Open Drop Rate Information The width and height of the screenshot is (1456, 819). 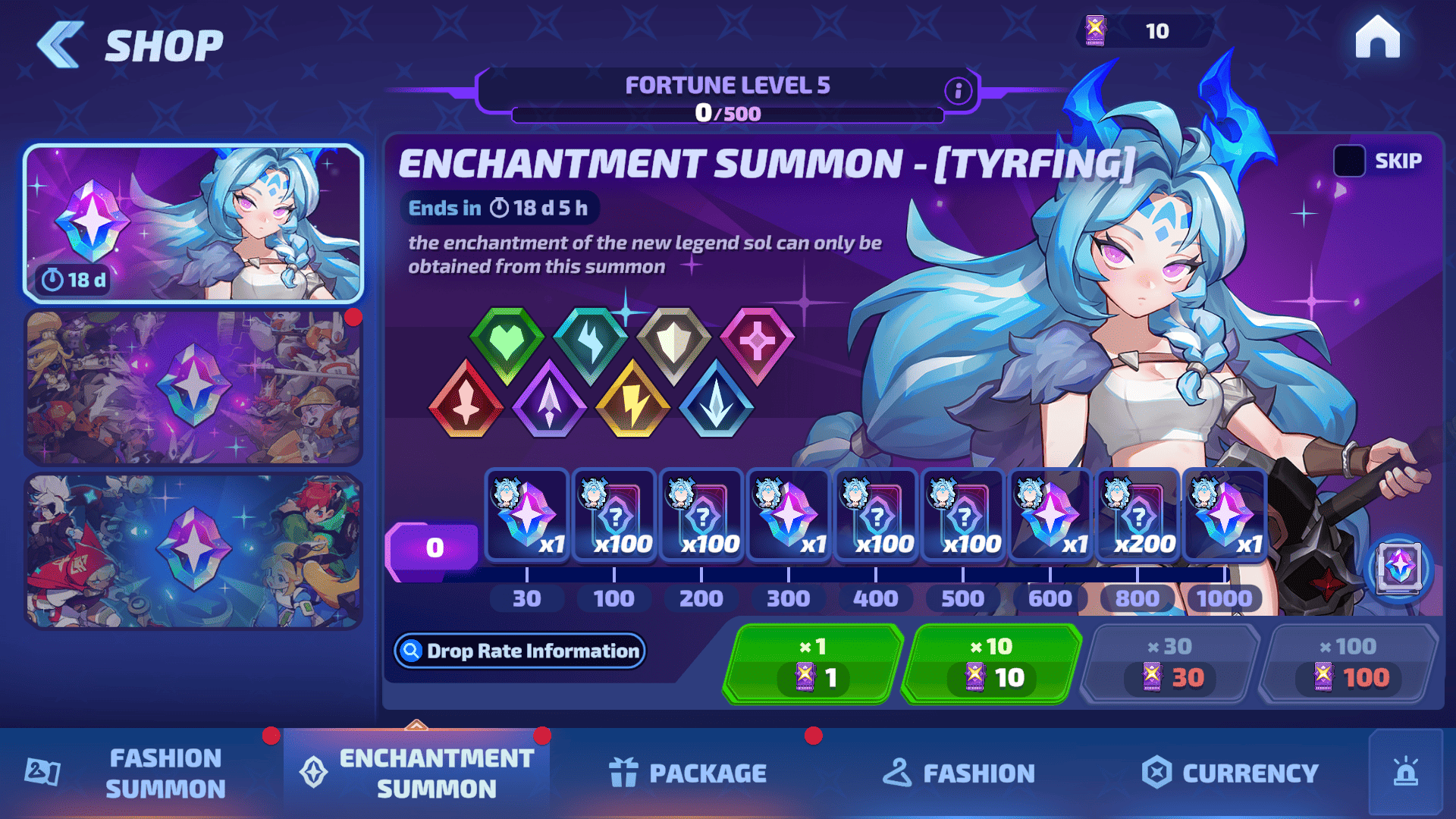pyautogui.click(x=520, y=651)
